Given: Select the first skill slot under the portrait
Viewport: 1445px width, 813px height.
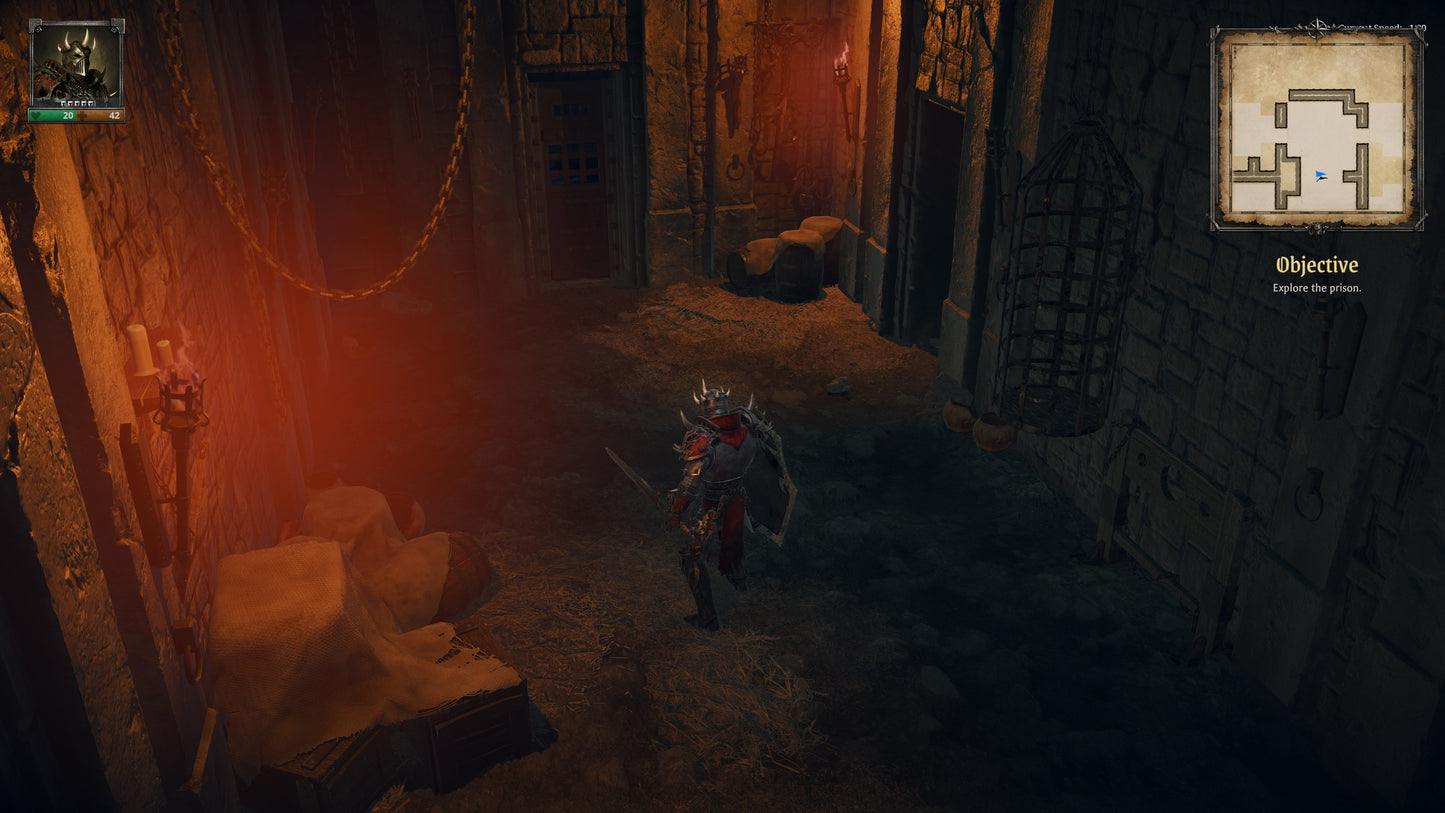Looking at the screenshot, I should 65,104.
